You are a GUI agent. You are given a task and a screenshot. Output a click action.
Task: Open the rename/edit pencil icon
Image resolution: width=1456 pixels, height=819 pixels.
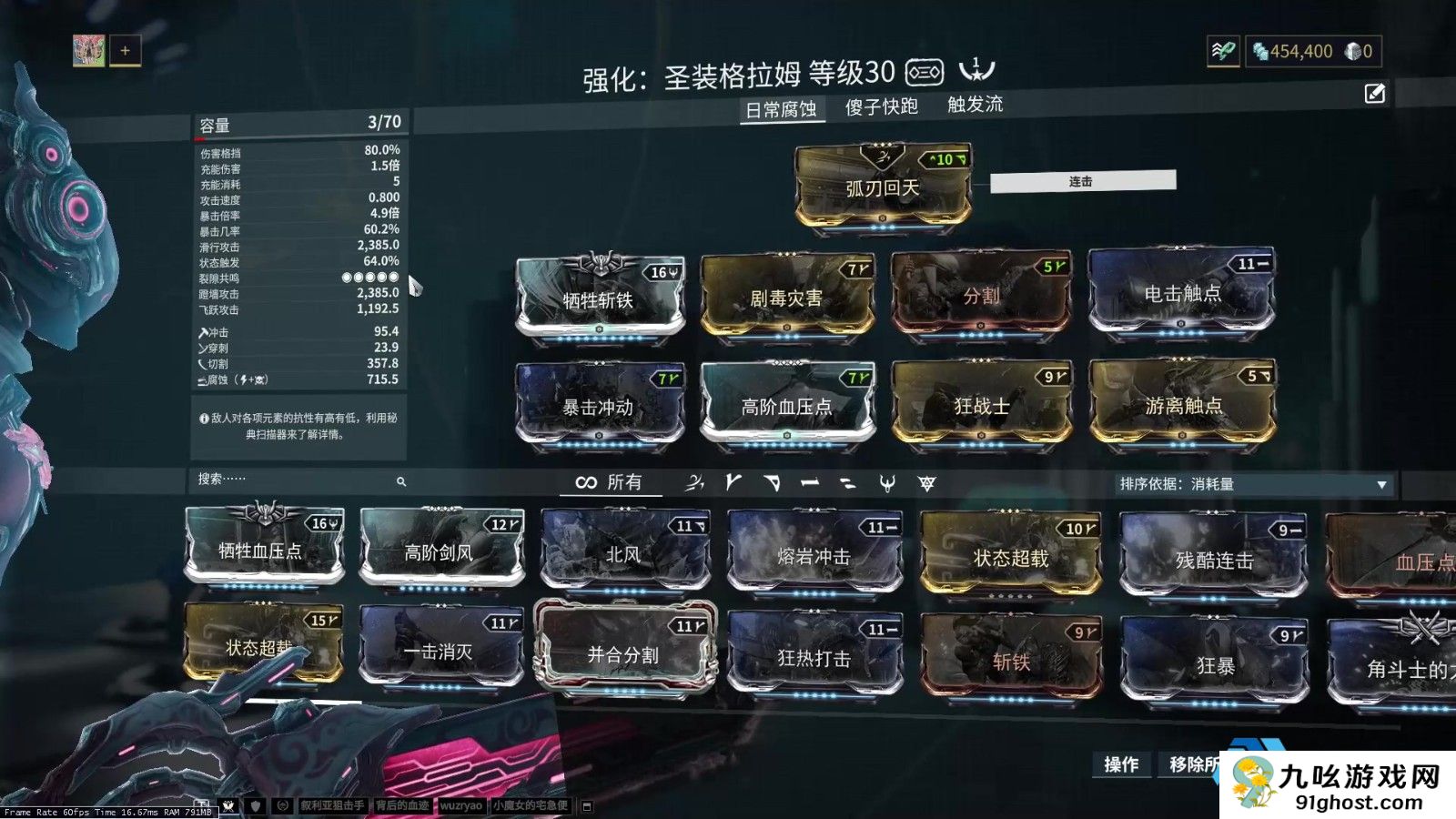point(1373,91)
